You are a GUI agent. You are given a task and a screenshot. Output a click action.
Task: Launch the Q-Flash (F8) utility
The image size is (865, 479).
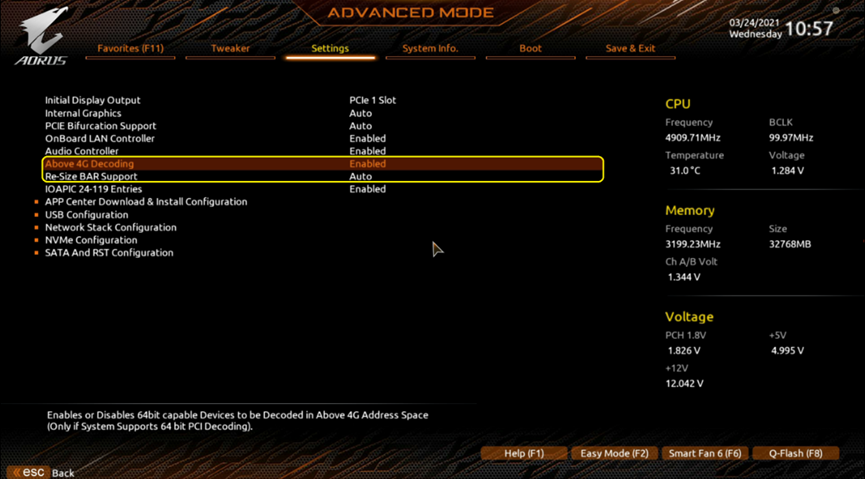[795, 453]
